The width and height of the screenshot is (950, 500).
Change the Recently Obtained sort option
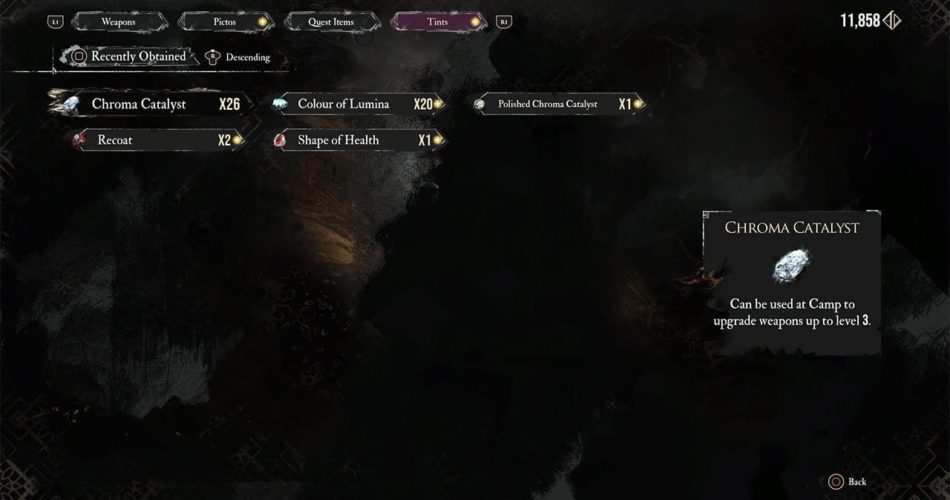pyautogui.click(x=129, y=57)
